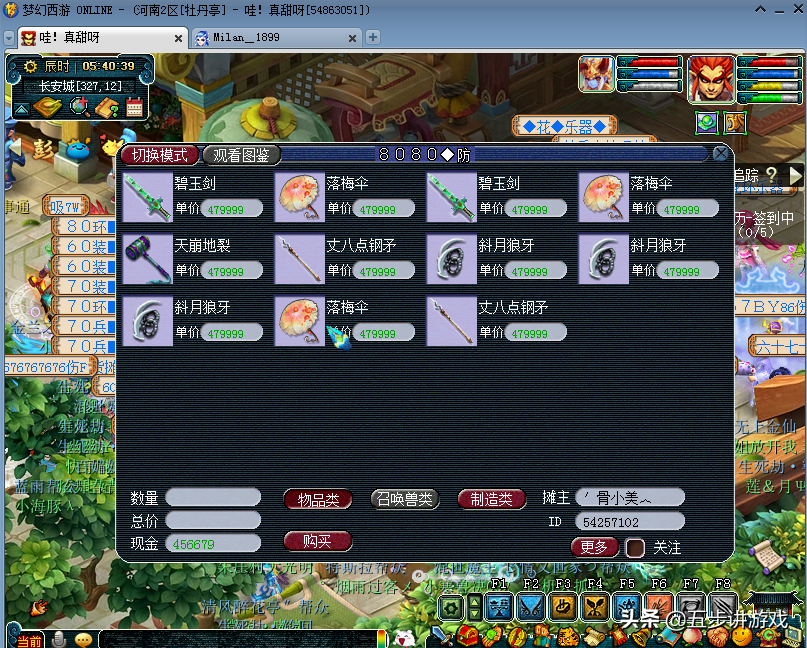Open the 观看图鉴 viewer

[241, 155]
